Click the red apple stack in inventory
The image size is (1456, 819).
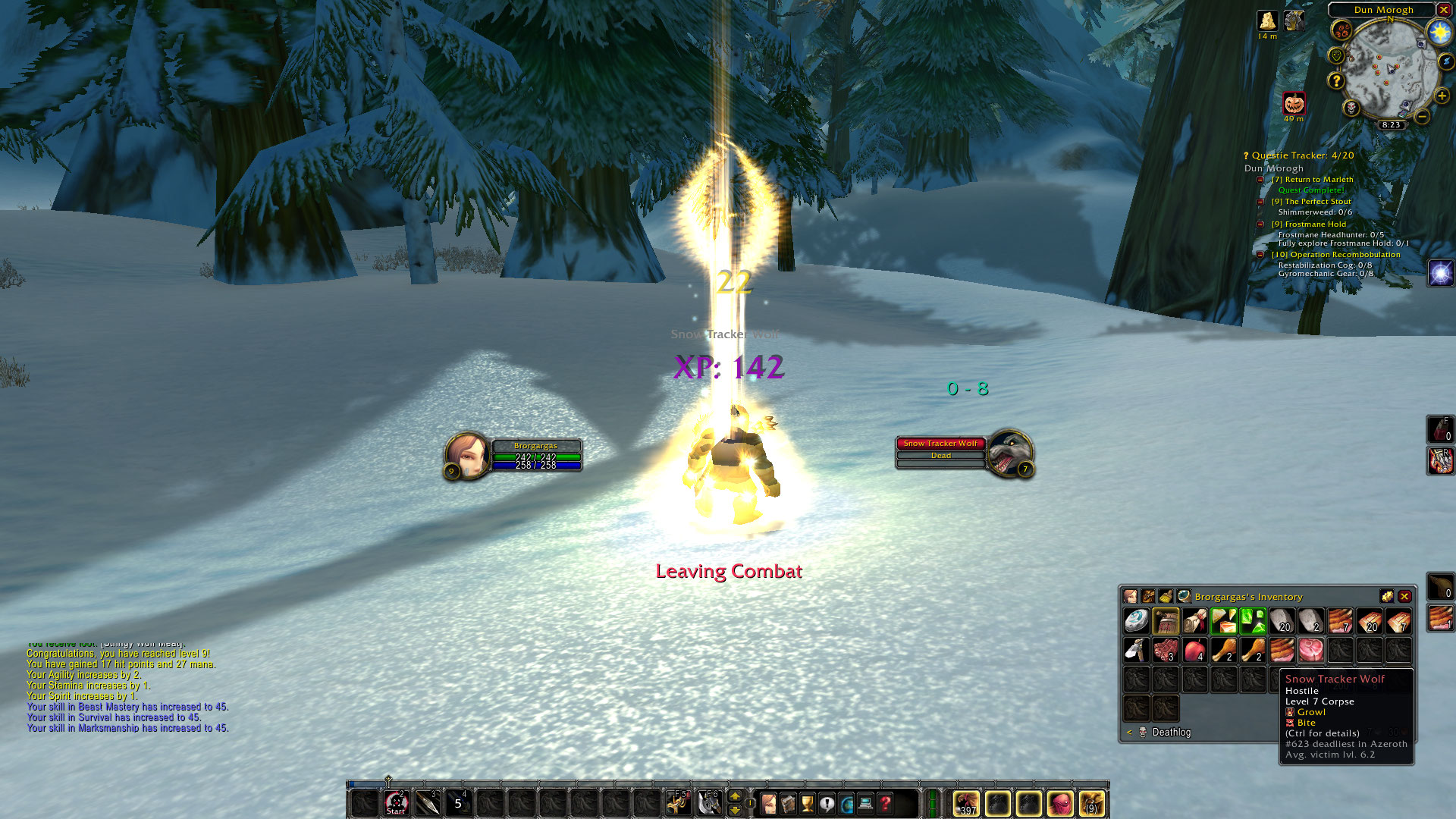(x=1195, y=651)
